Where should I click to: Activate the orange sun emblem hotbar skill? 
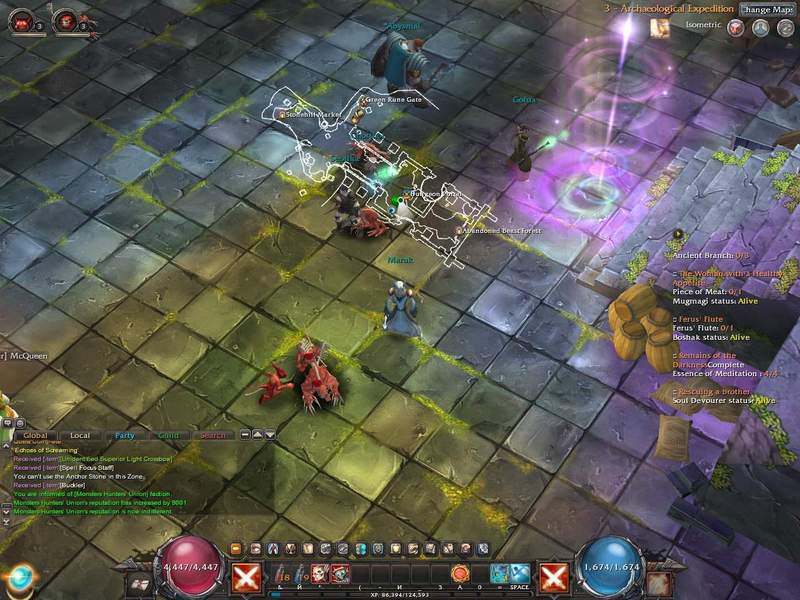point(460,573)
